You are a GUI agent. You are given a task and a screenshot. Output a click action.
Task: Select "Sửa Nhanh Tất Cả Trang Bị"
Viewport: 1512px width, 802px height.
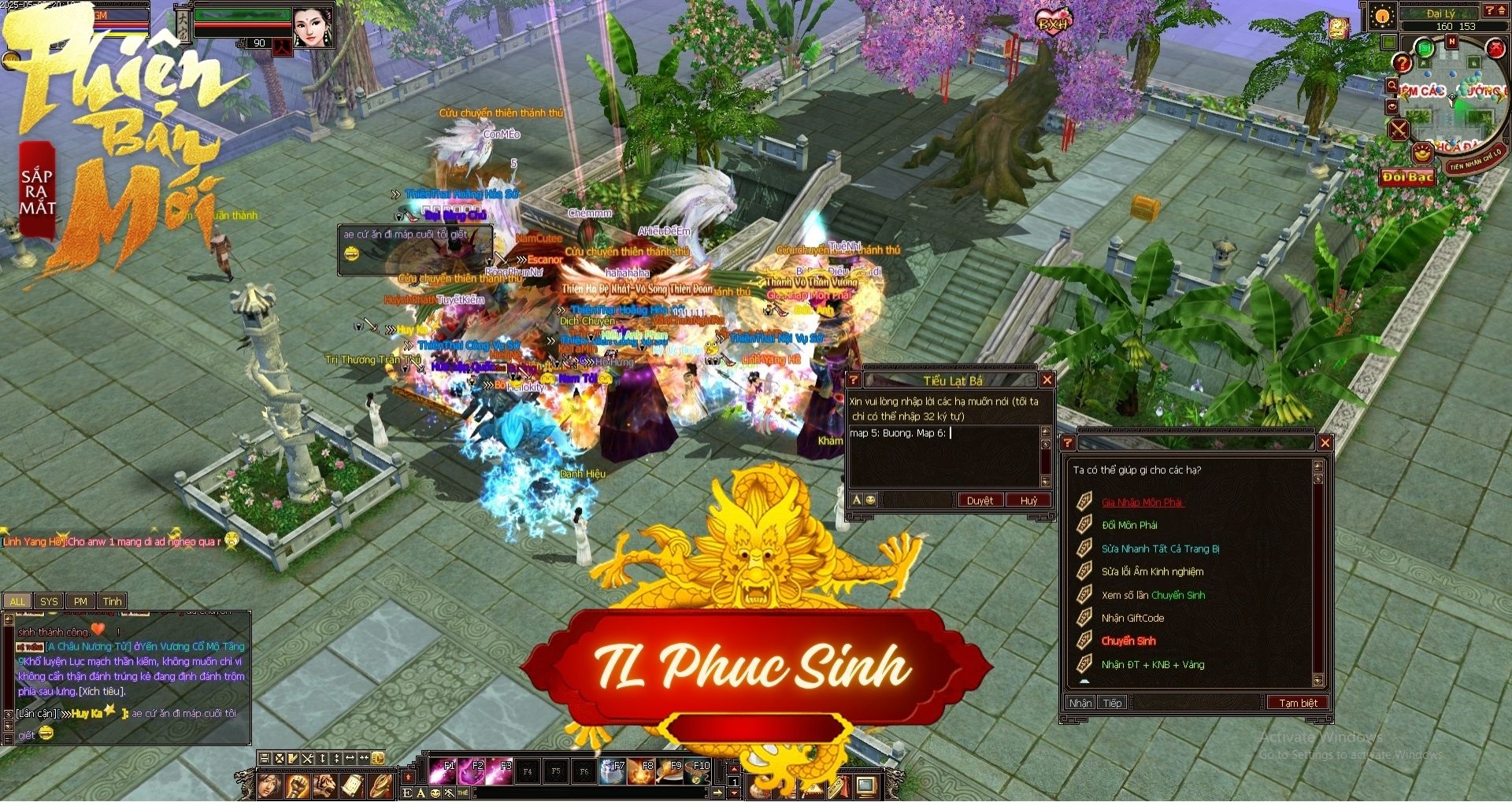(1160, 549)
